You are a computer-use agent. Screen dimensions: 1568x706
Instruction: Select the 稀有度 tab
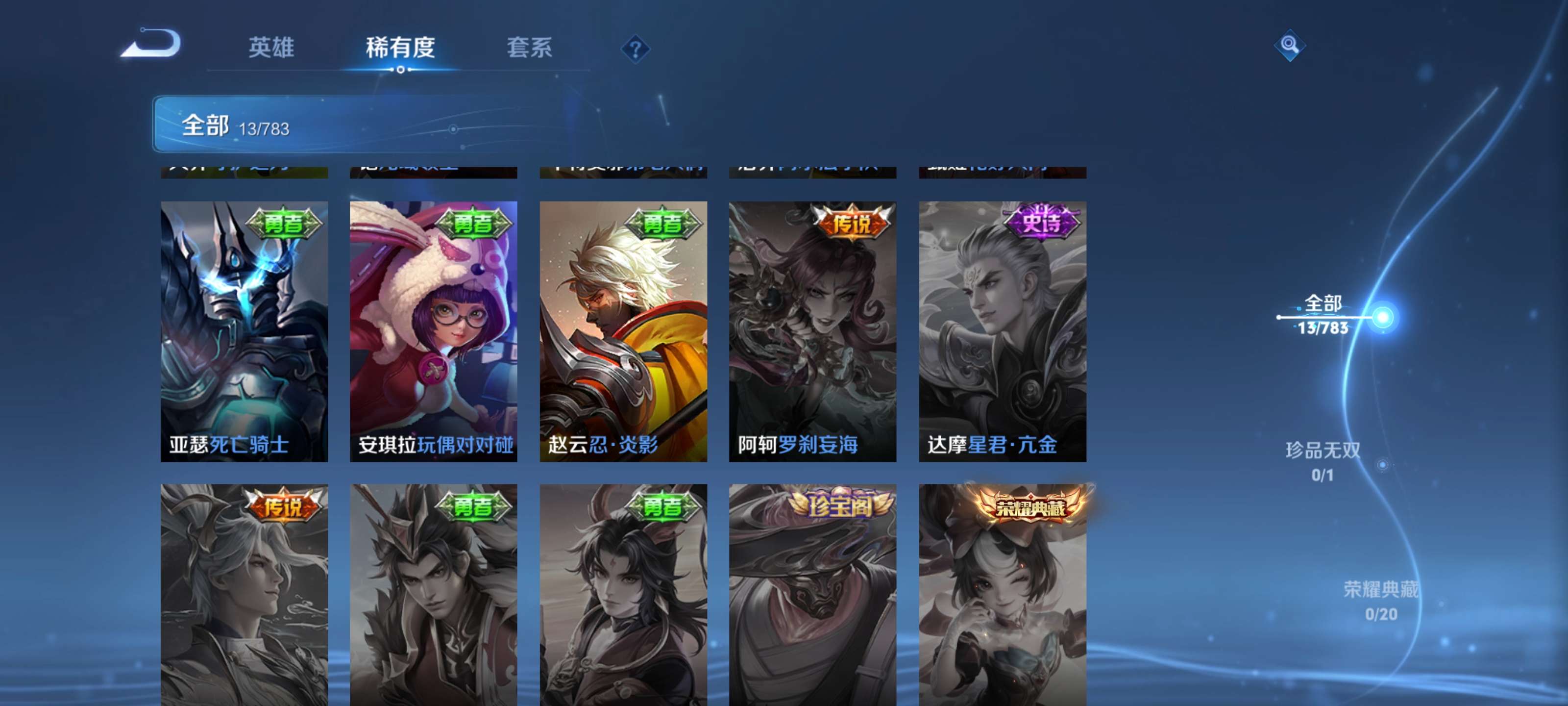(400, 48)
